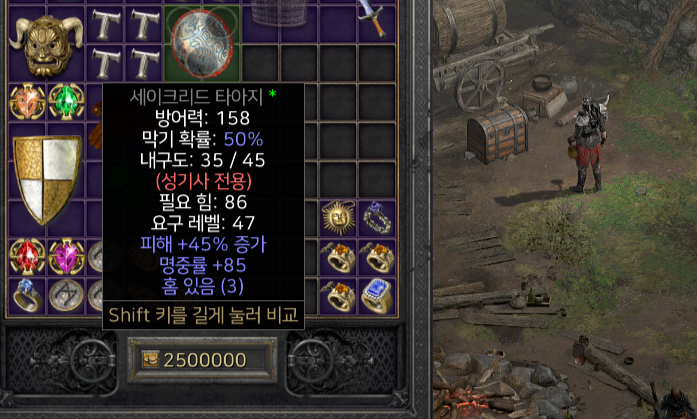Image resolution: width=697 pixels, height=419 pixels.
Task: Click the gold coin button beside 2500000
Action: coord(151,360)
